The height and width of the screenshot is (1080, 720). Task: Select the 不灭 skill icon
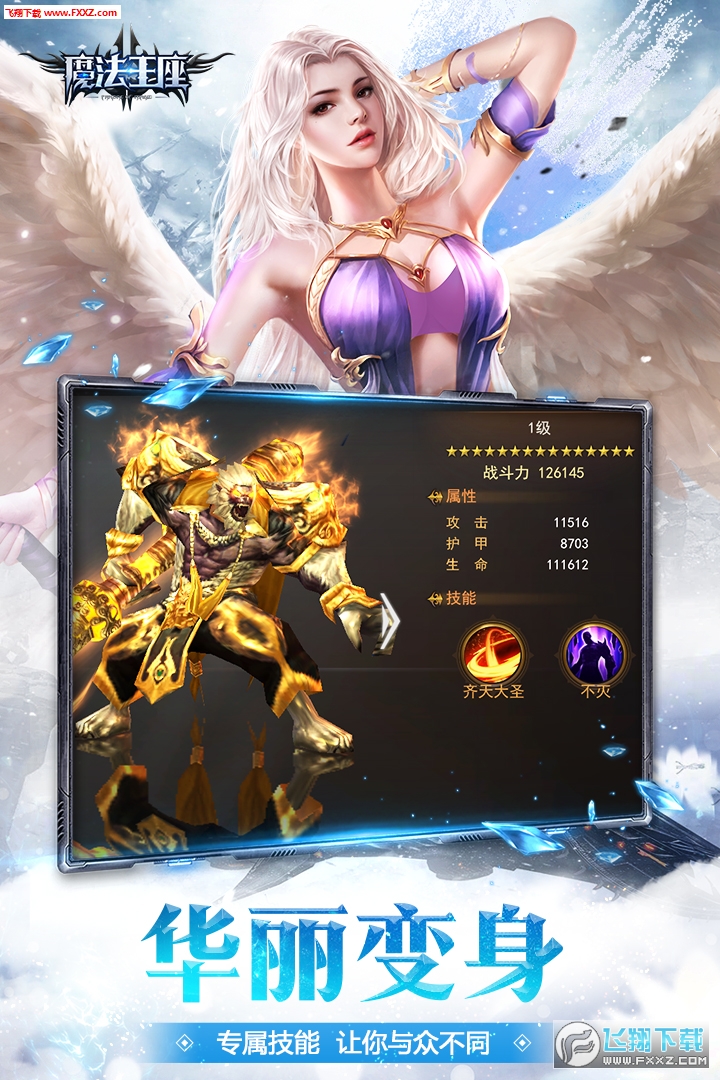(x=595, y=651)
